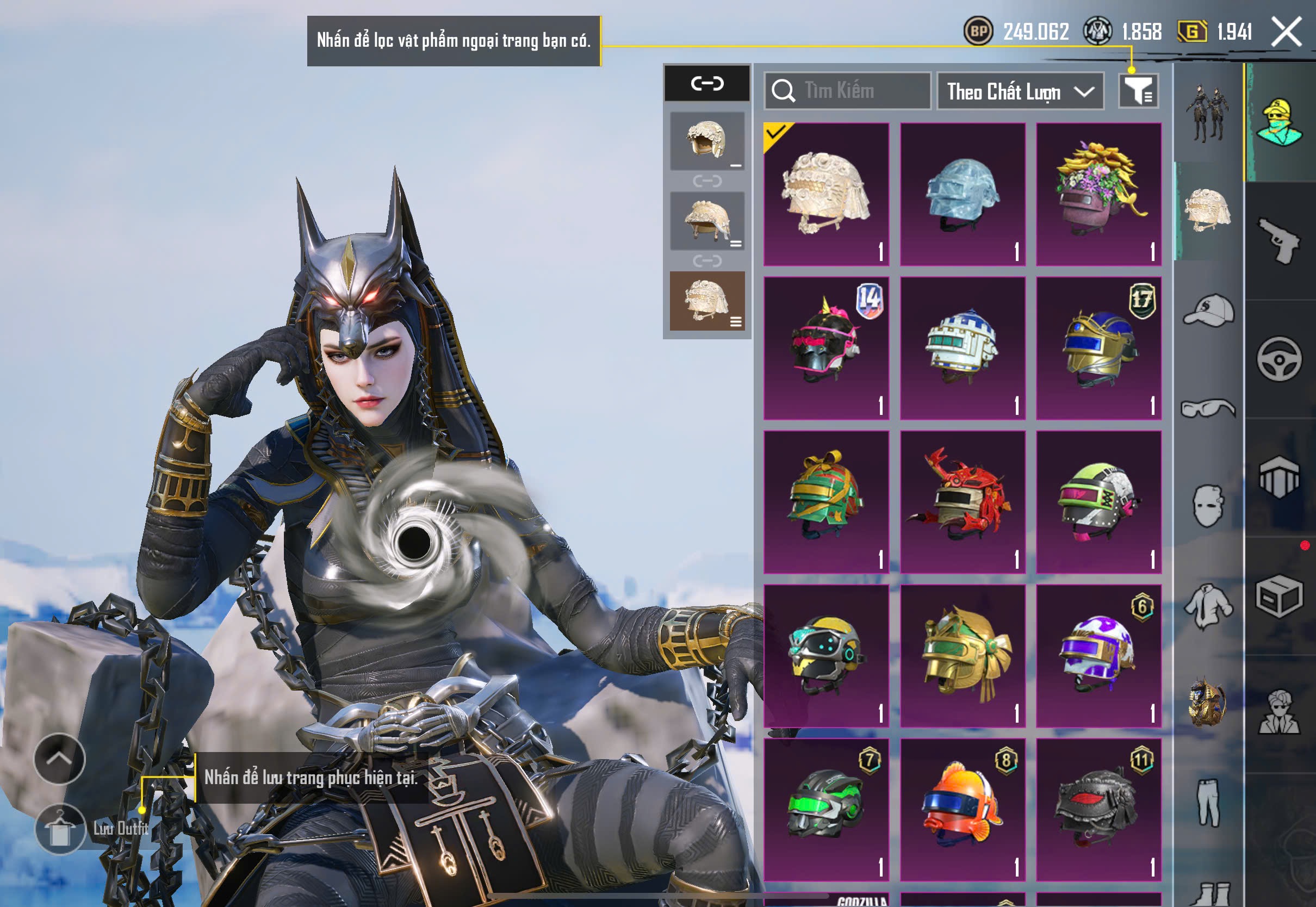Switch to the glasses category
This screenshot has height=907, width=1316.
(x=1208, y=408)
